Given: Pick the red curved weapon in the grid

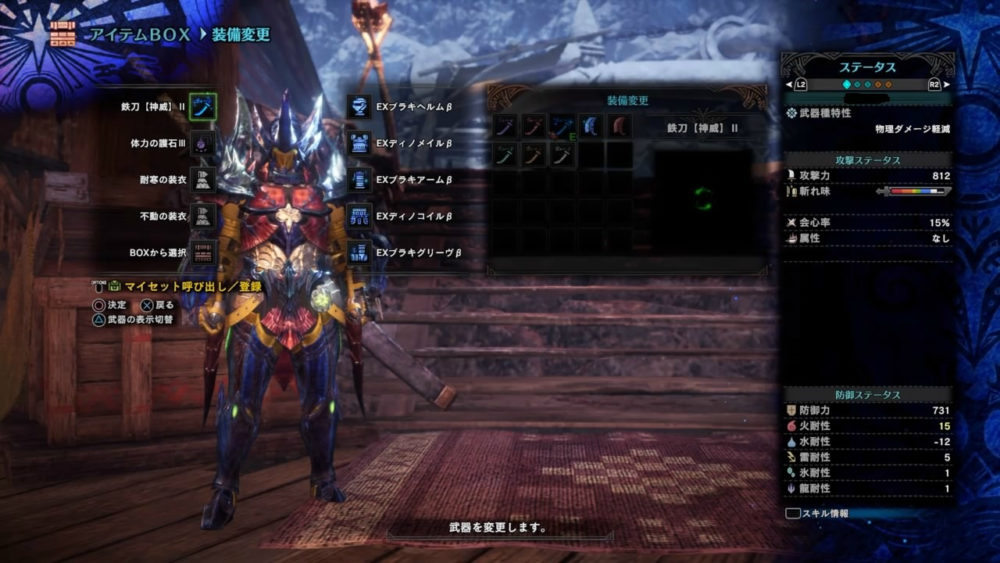Looking at the screenshot, I should click(621, 127).
